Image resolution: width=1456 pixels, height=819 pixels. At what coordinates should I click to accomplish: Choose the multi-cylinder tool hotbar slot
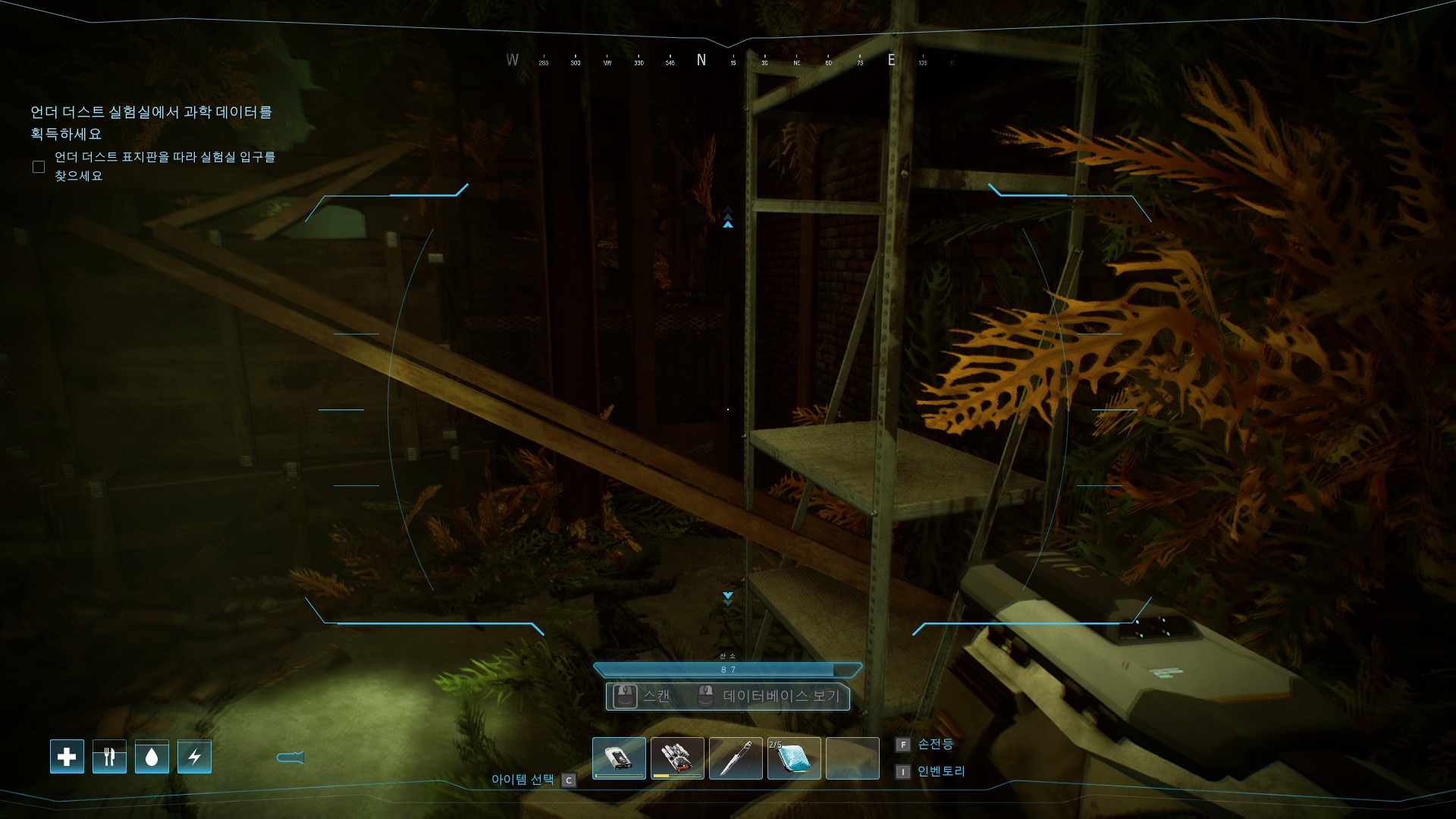click(x=677, y=758)
